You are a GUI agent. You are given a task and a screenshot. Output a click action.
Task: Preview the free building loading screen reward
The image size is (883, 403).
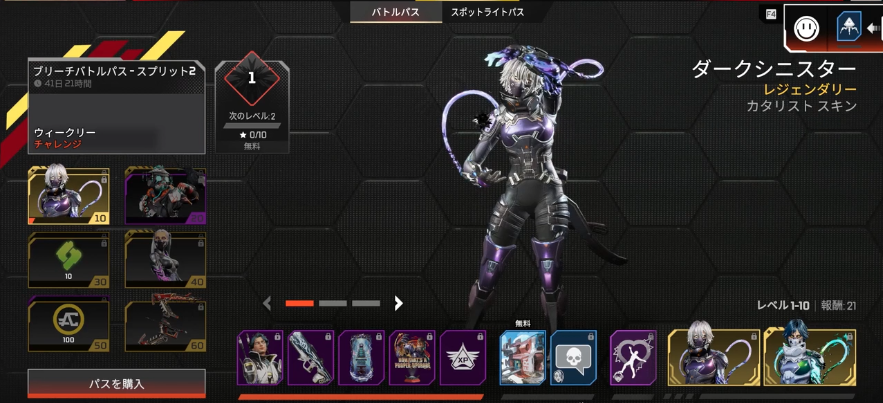coord(522,357)
